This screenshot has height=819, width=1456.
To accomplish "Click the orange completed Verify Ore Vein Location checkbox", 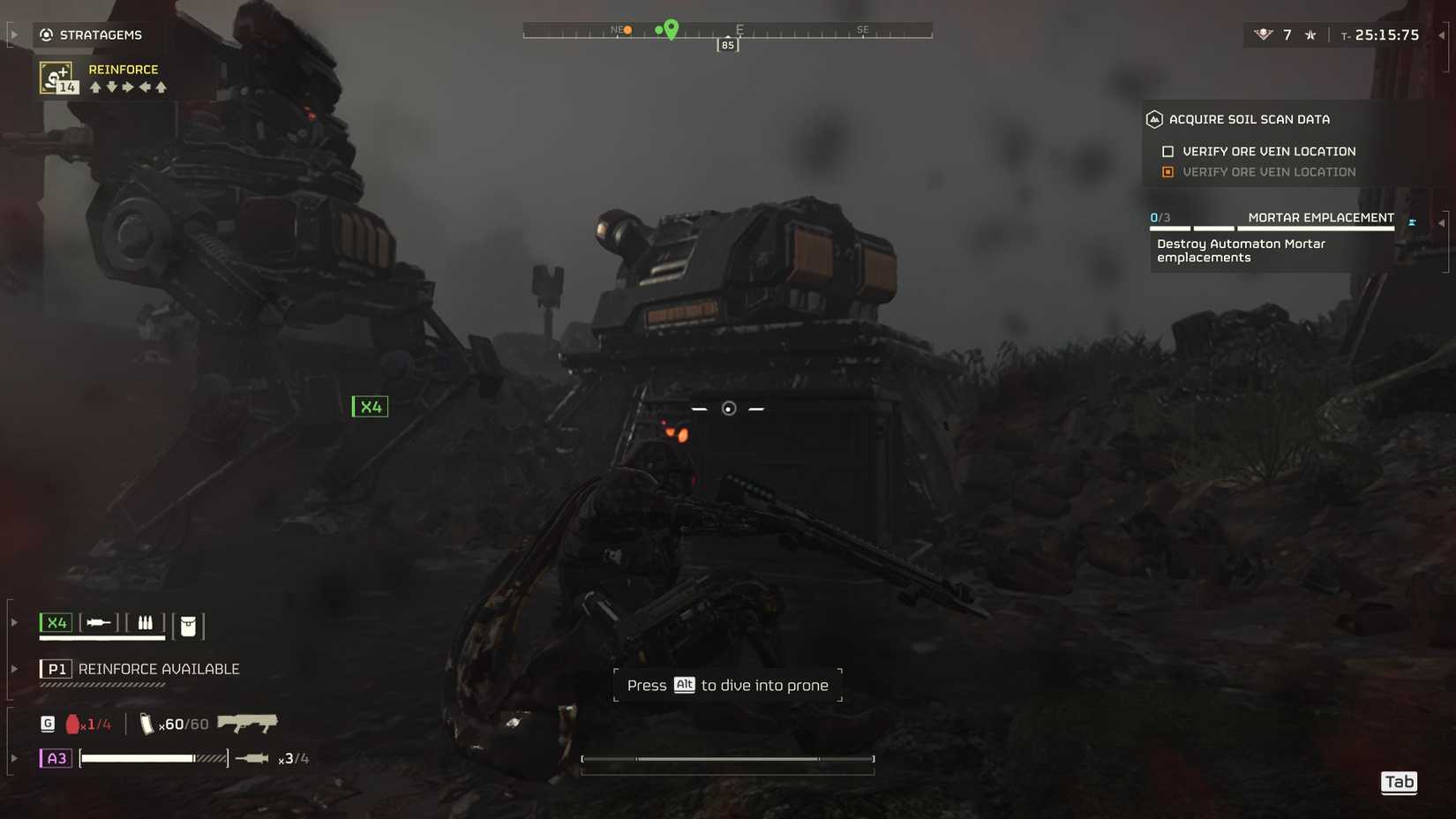I will tap(1167, 172).
